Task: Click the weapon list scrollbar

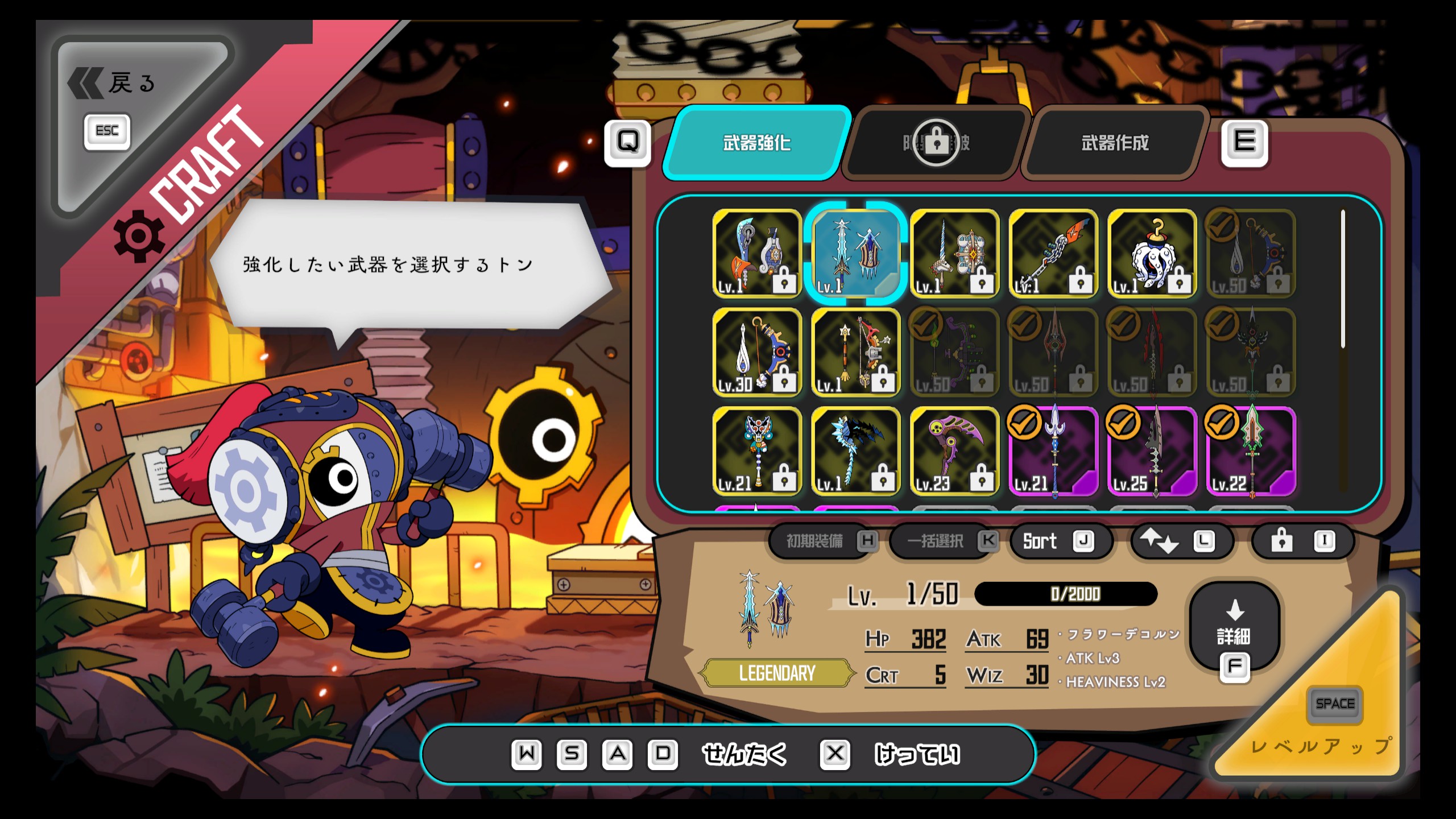Action: [x=1343, y=279]
